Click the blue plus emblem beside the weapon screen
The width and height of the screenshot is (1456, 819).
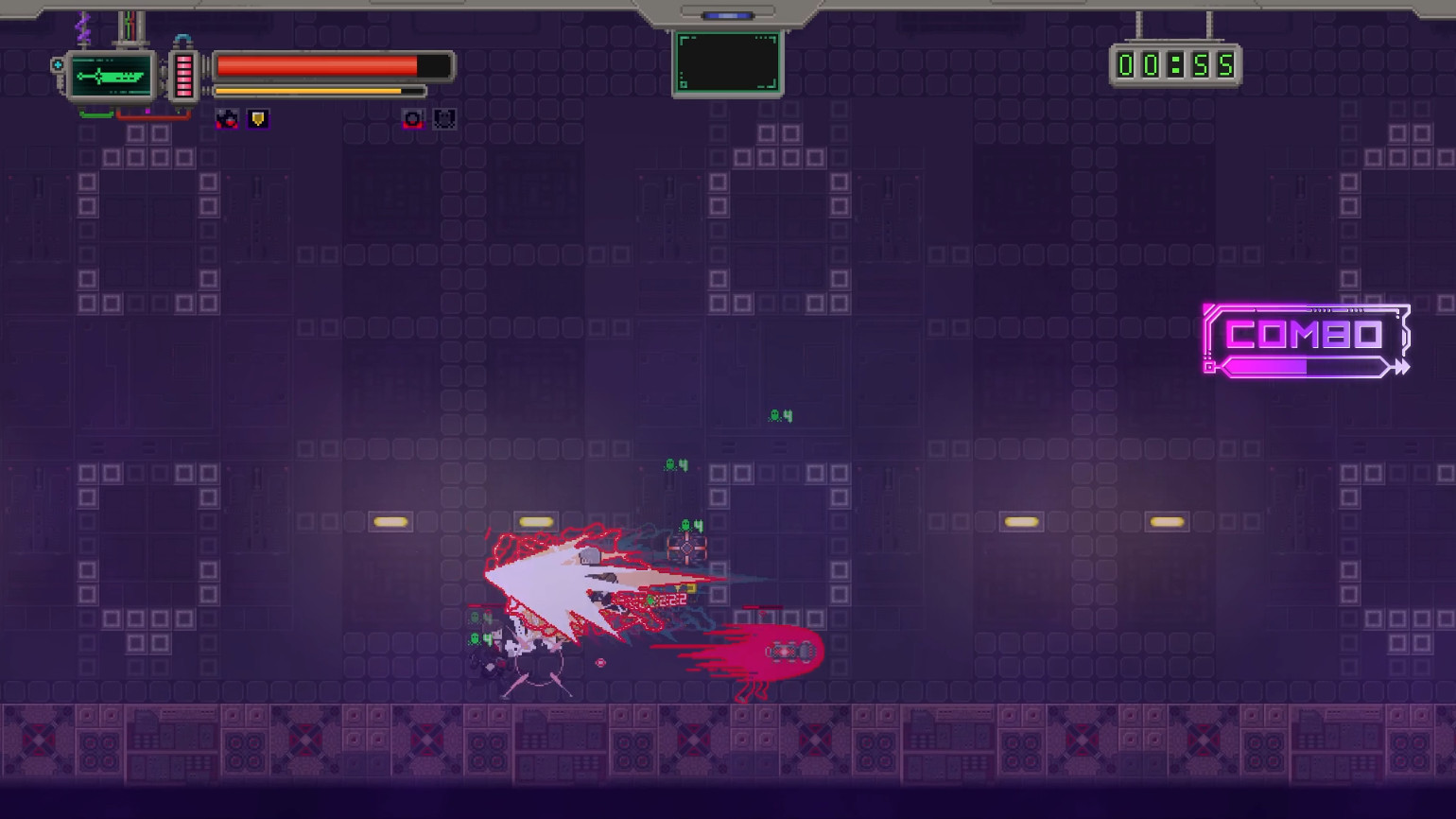pyautogui.click(x=57, y=62)
